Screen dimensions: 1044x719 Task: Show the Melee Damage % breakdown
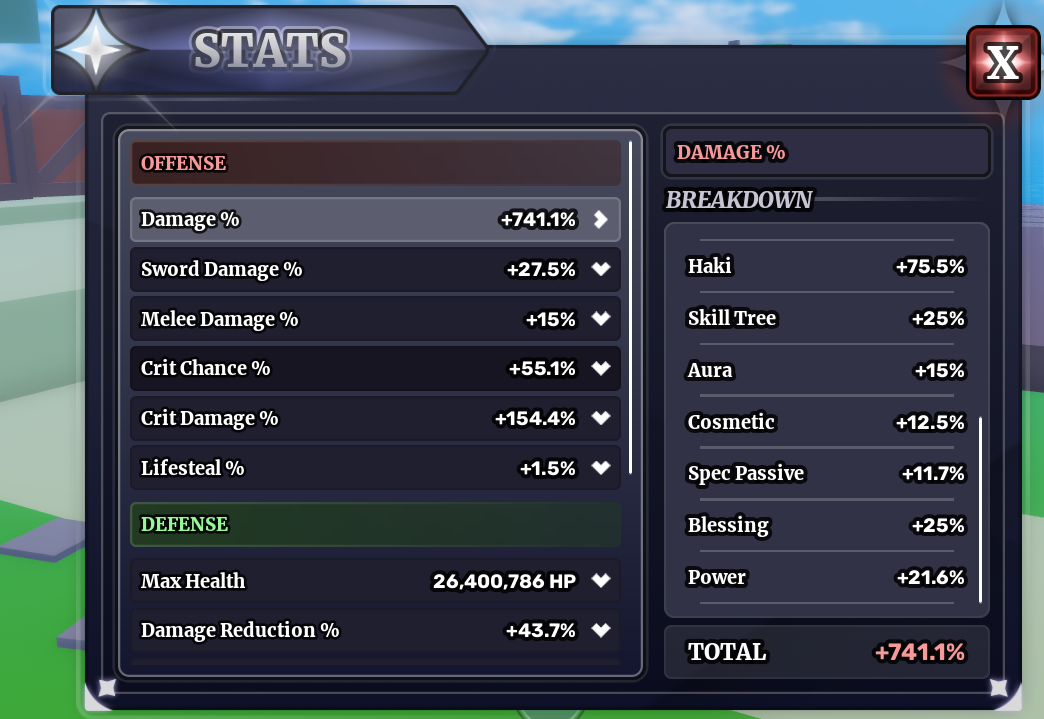click(600, 319)
